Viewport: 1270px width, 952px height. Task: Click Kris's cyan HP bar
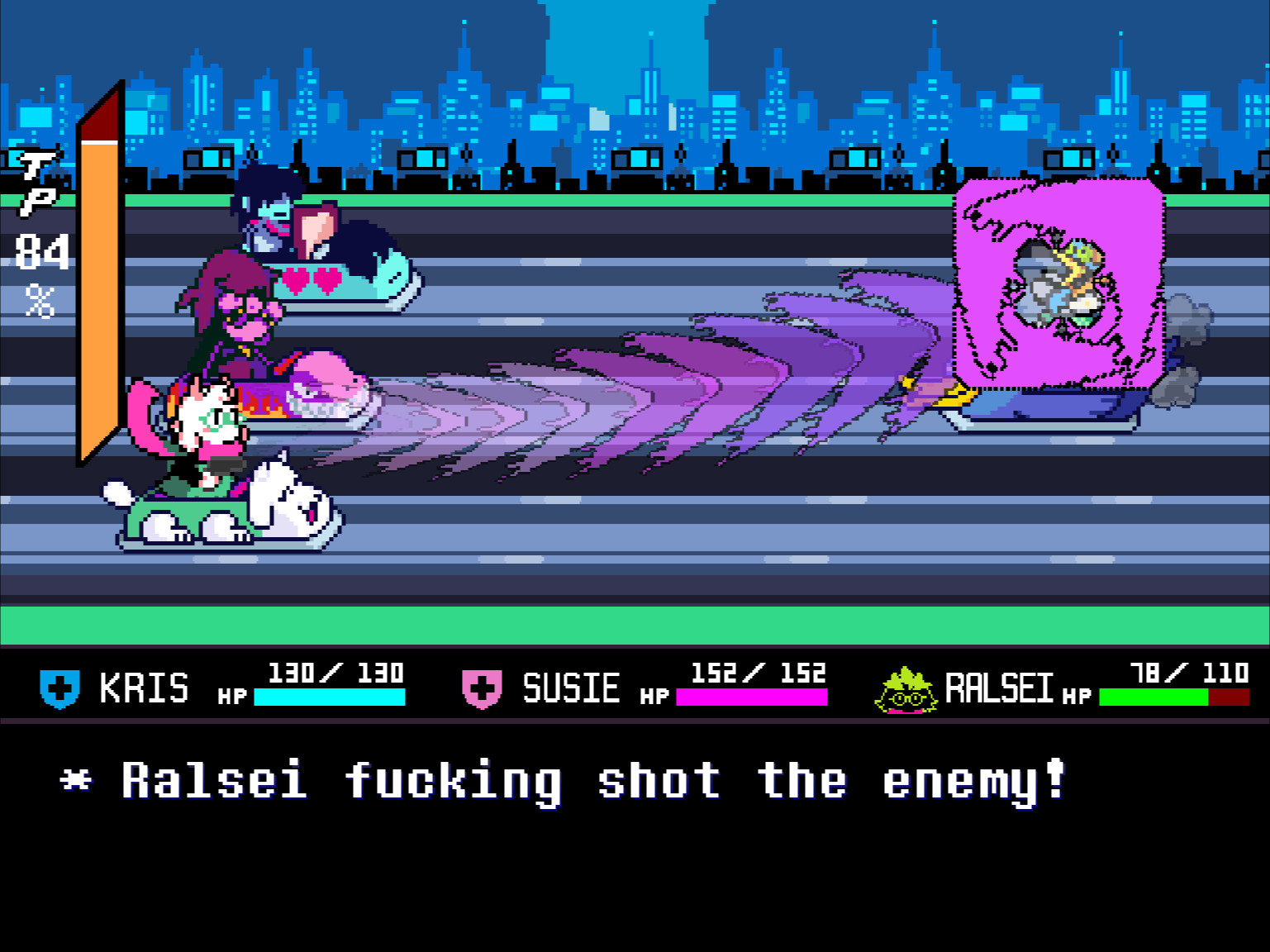coord(331,698)
